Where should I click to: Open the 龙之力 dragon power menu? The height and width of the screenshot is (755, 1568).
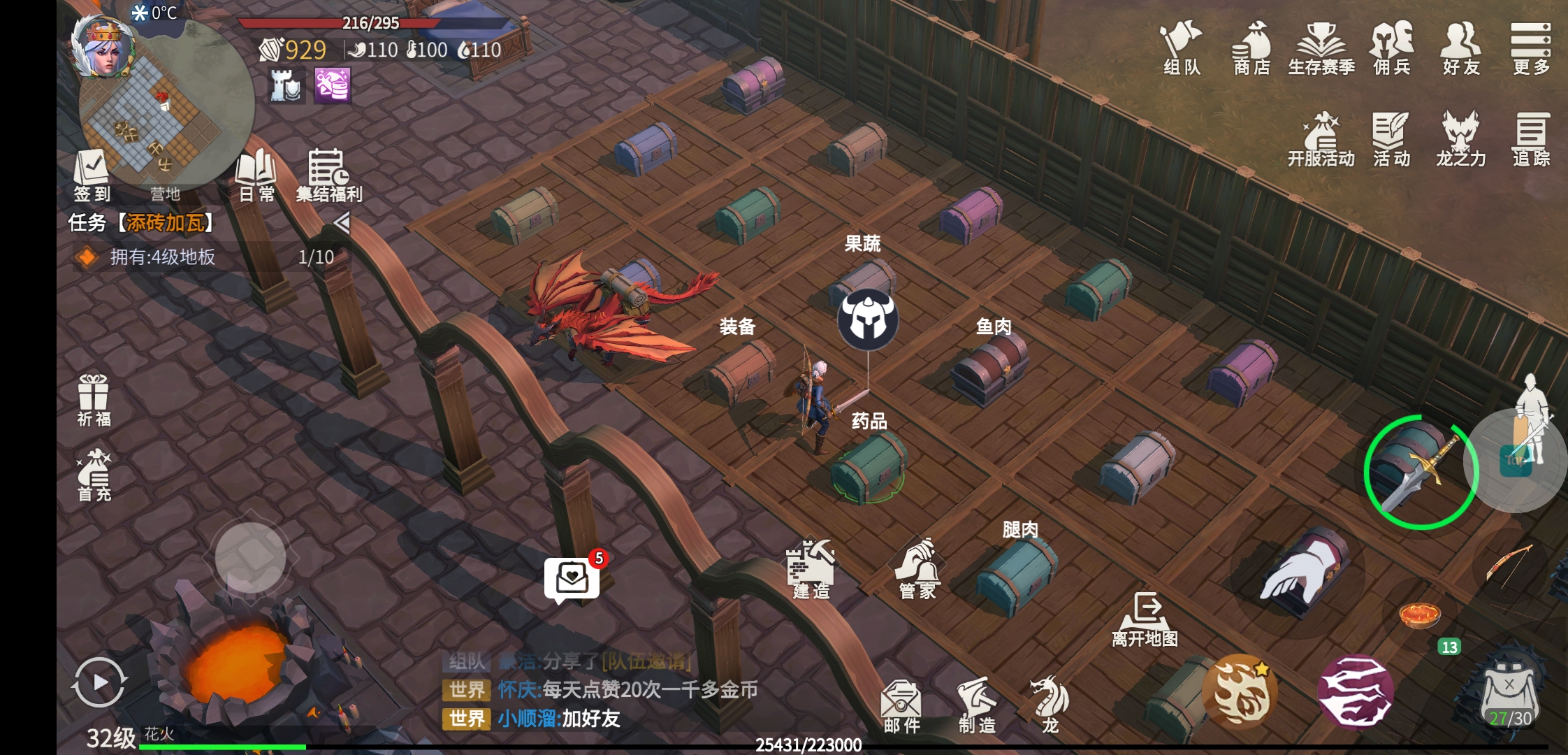1460,138
